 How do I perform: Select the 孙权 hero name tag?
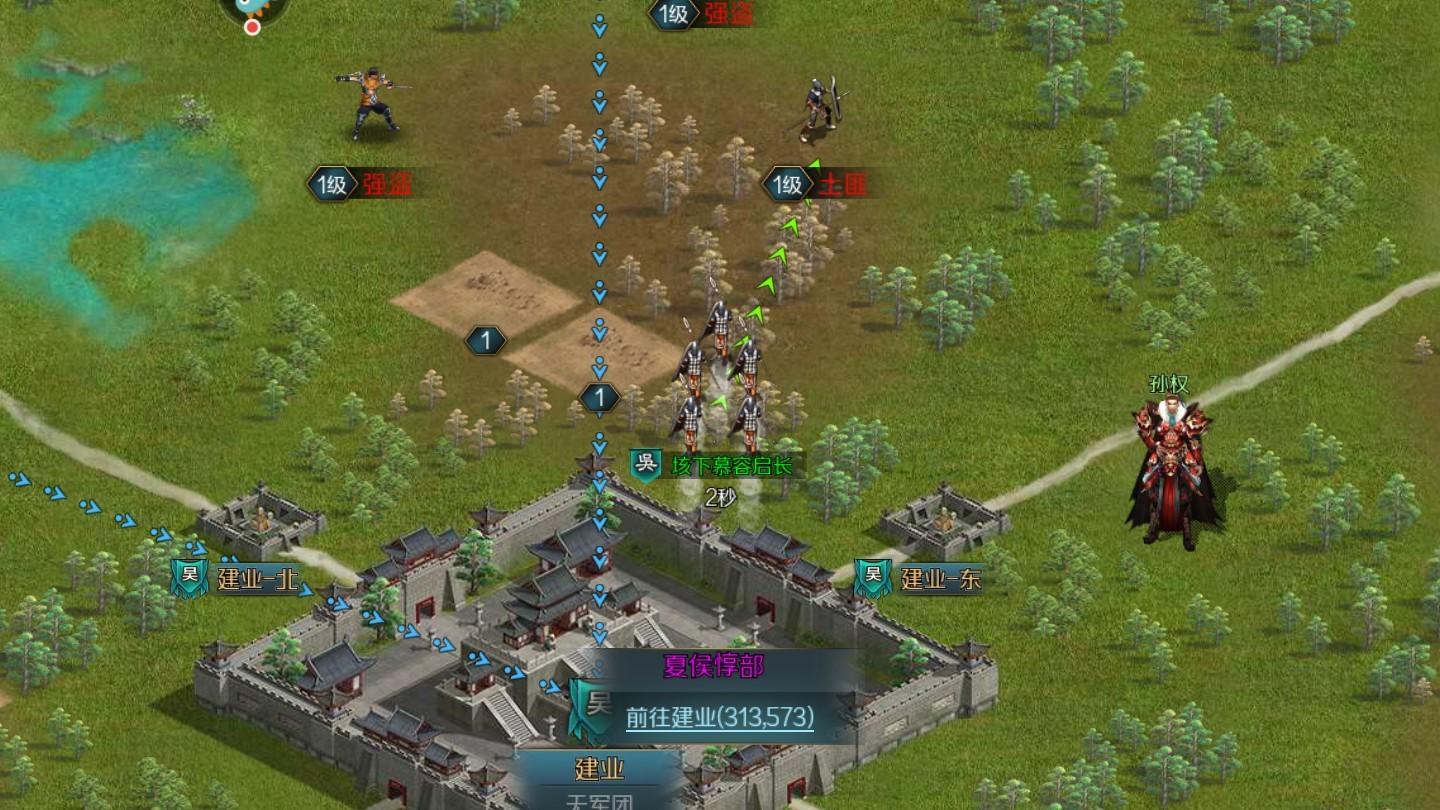[1168, 384]
